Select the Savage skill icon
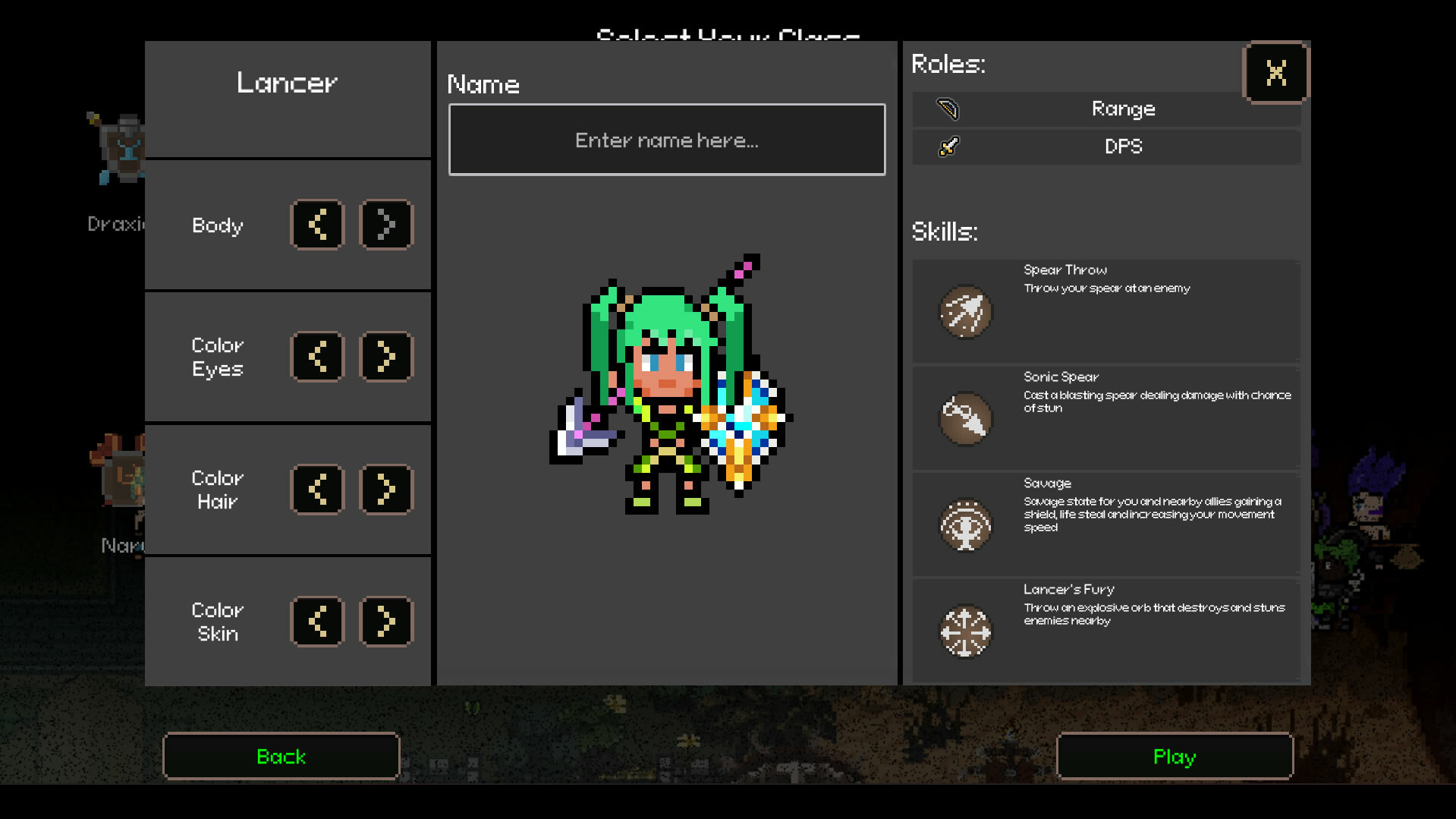1456x819 pixels. click(964, 526)
